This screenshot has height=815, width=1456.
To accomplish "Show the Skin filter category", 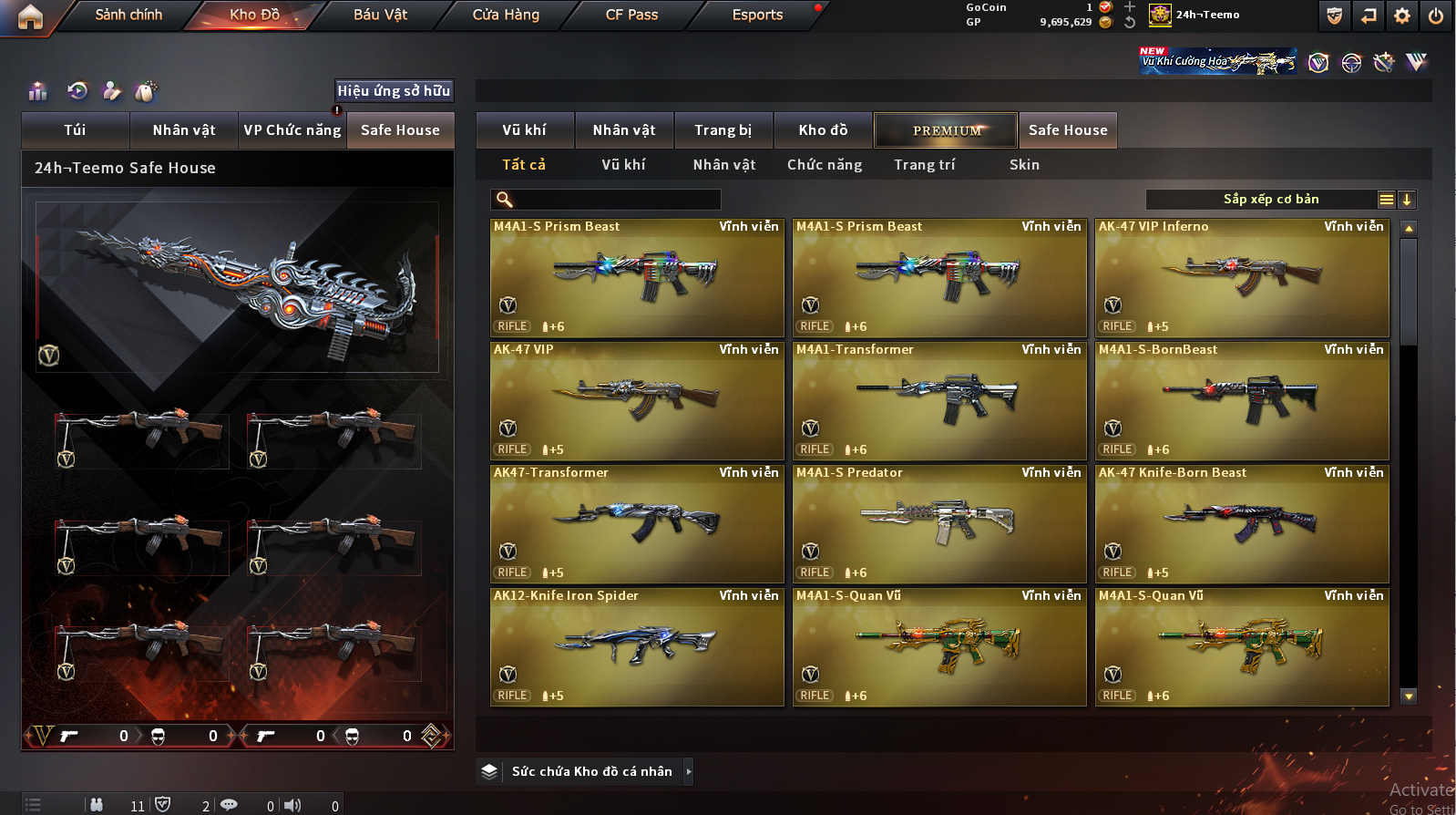I will point(1024,165).
